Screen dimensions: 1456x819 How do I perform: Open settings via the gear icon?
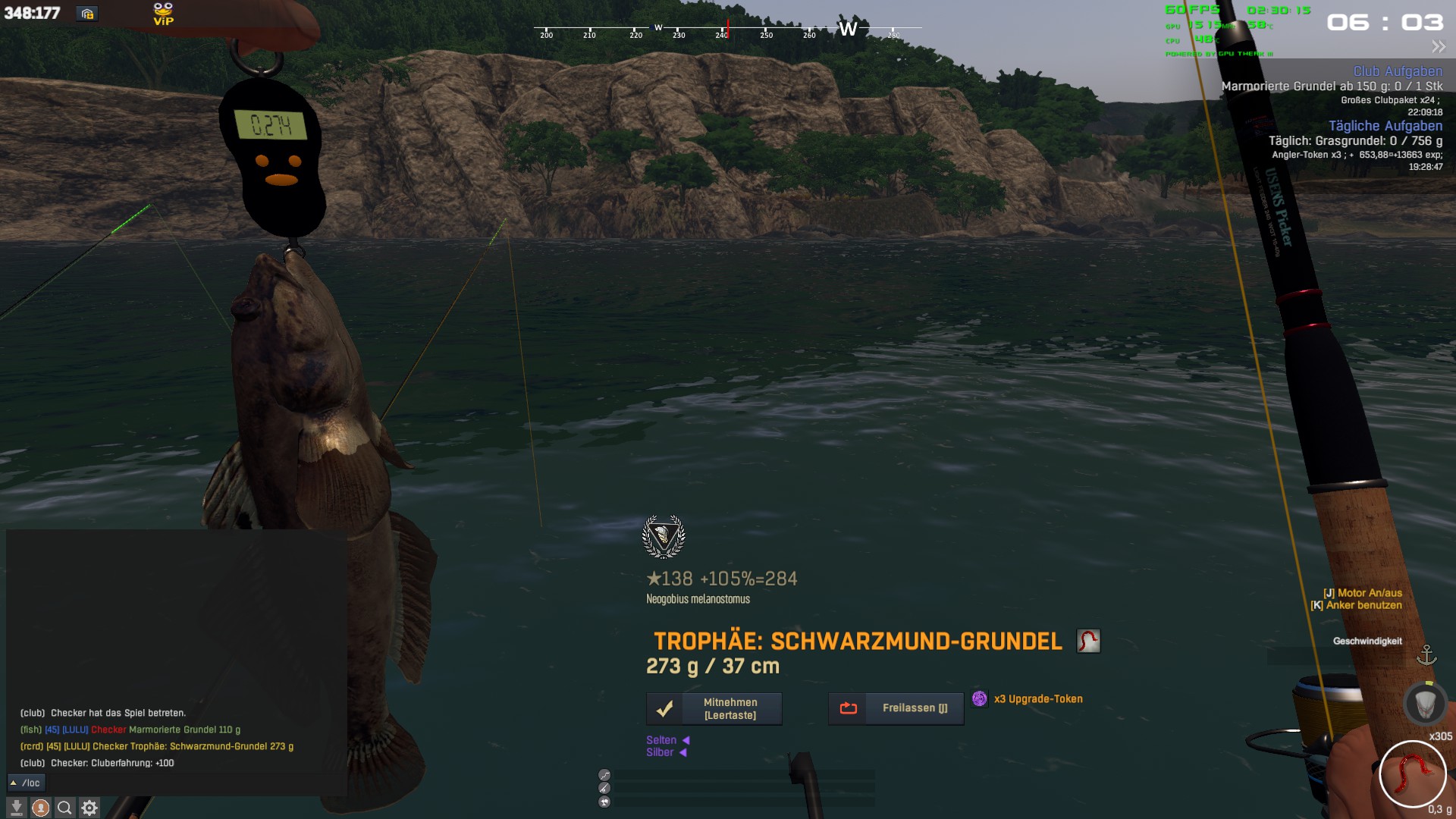(89, 808)
